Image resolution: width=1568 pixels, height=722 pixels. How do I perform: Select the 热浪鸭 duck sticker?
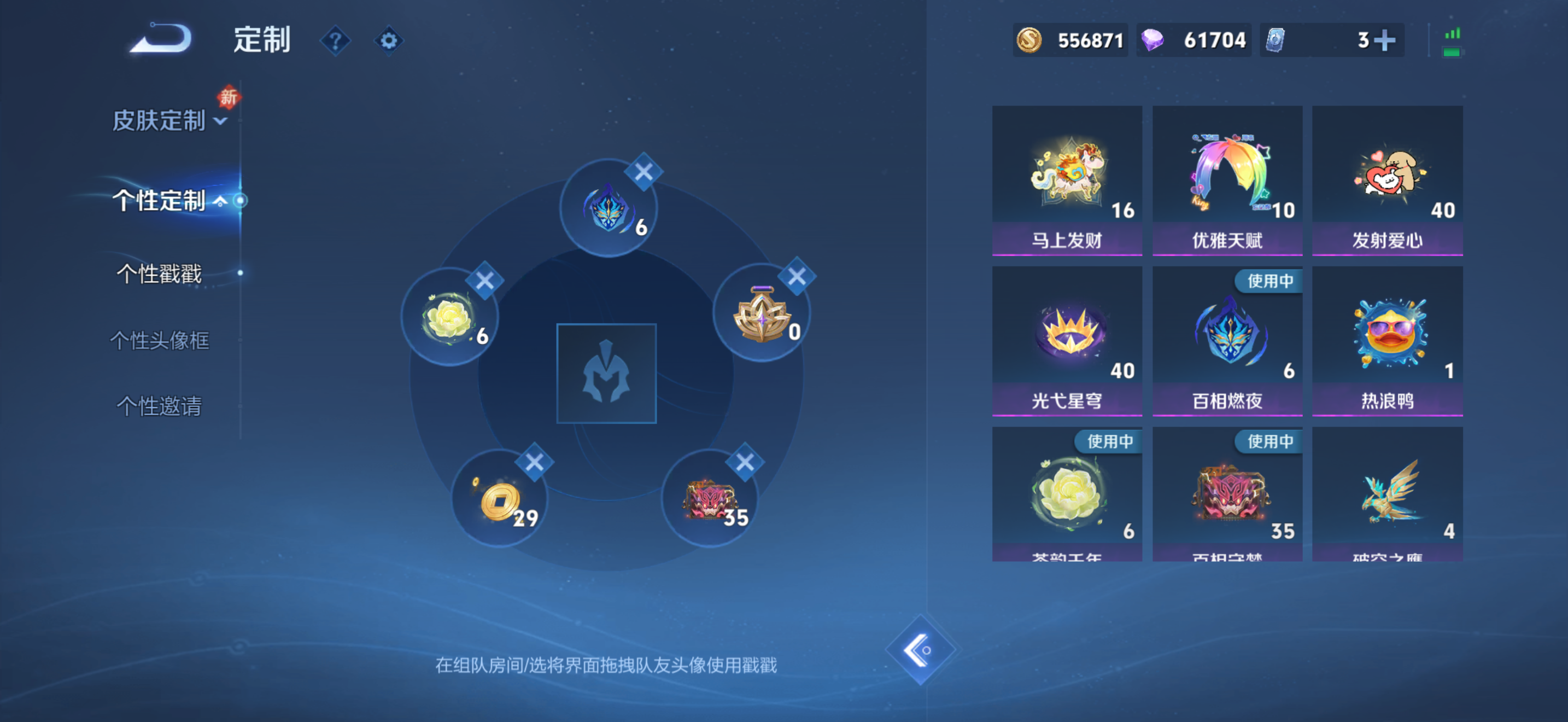[x=1388, y=335]
